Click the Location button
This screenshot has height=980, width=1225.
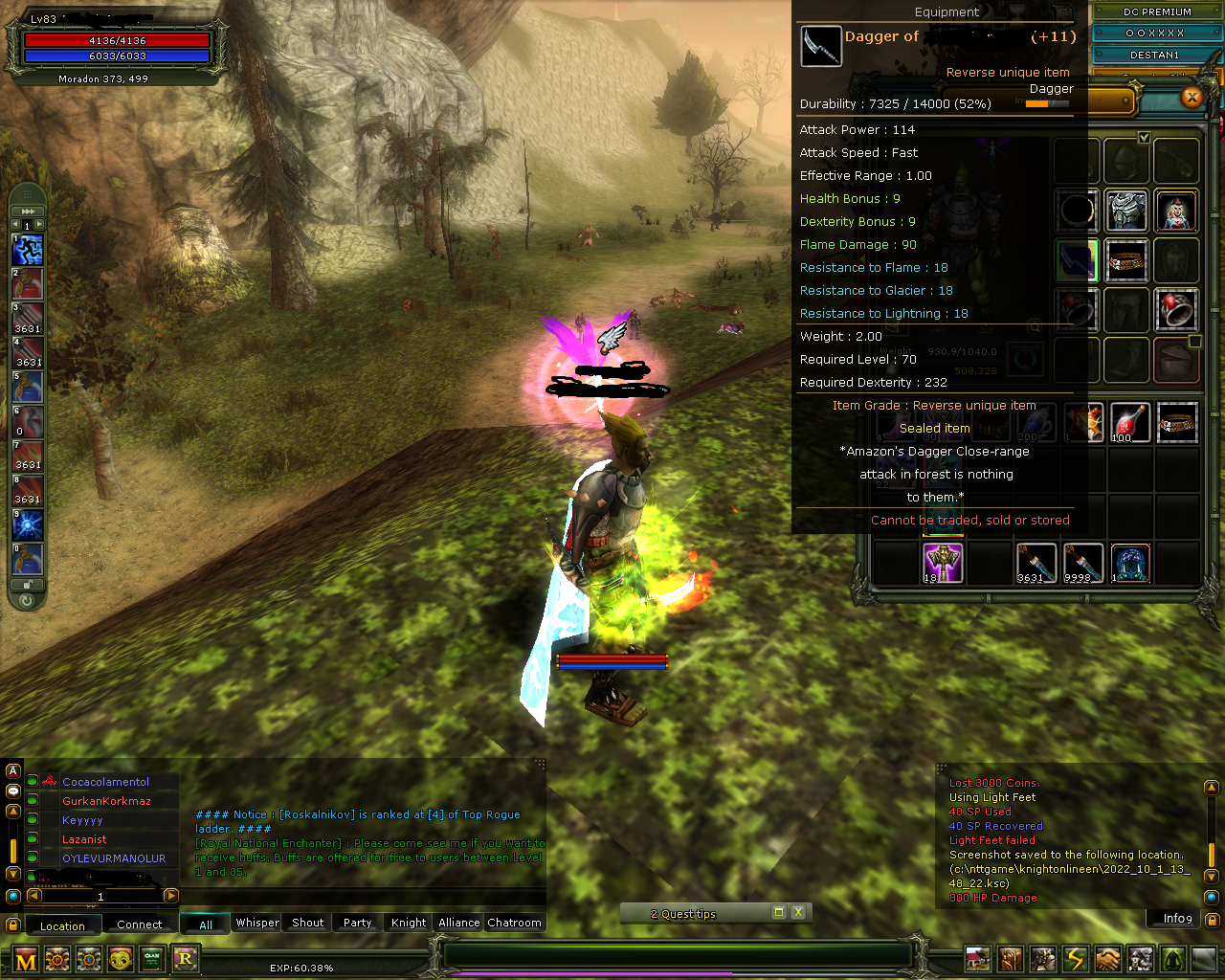point(63,925)
